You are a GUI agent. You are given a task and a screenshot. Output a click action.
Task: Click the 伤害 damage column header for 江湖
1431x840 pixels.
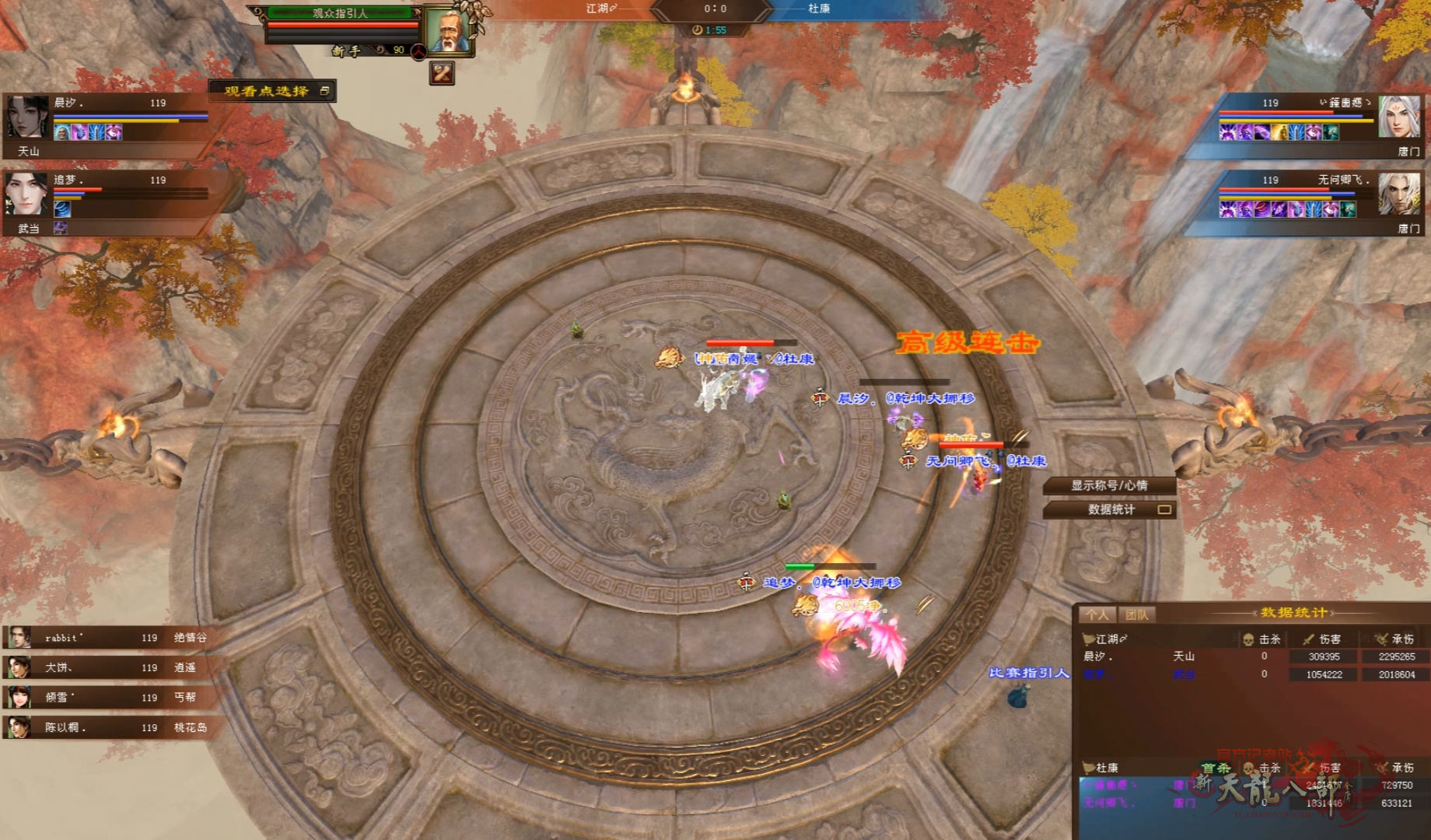[x=1324, y=639]
